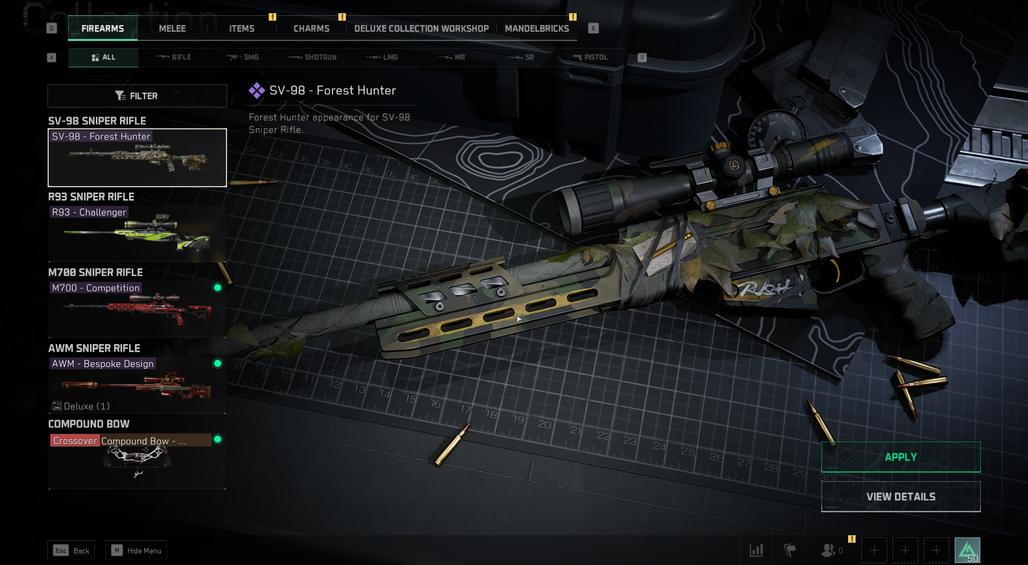Go to the Mandelbricks tab
1028x565 pixels.
coord(537,28)
